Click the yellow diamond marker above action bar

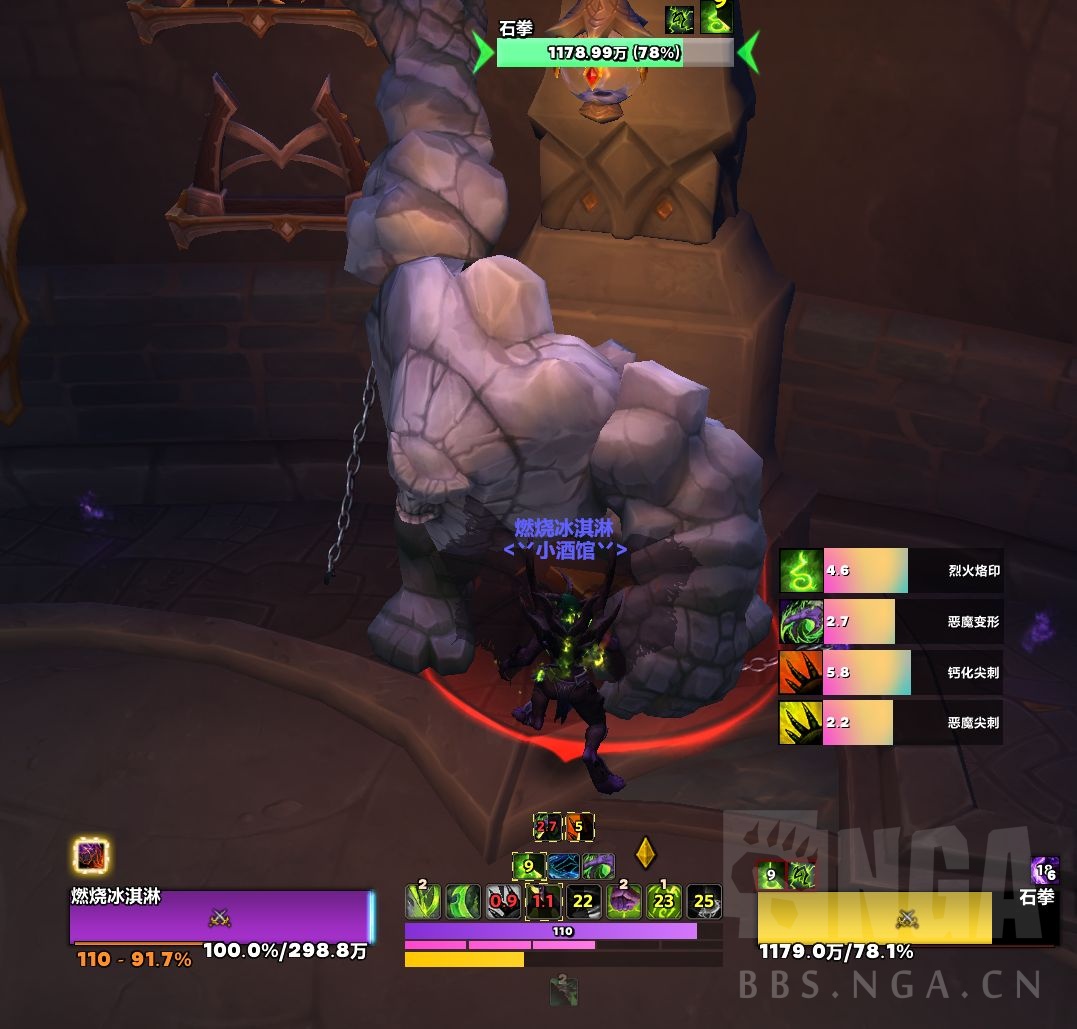pyautogui.click(x=645, y=852)
